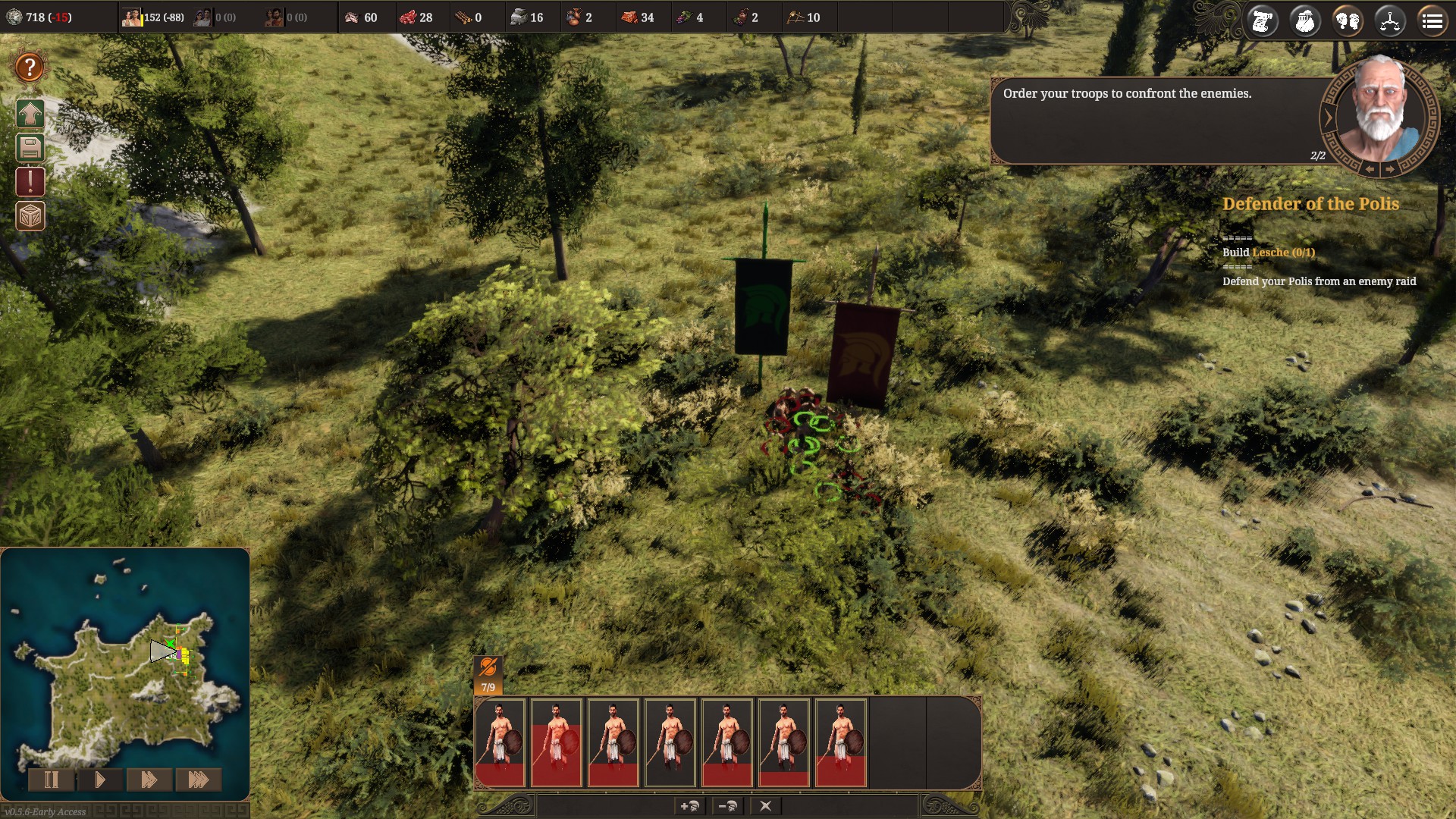Set game speed to triple fast-forward
The image size is (1456, 819).
click(x=198, y=780)
